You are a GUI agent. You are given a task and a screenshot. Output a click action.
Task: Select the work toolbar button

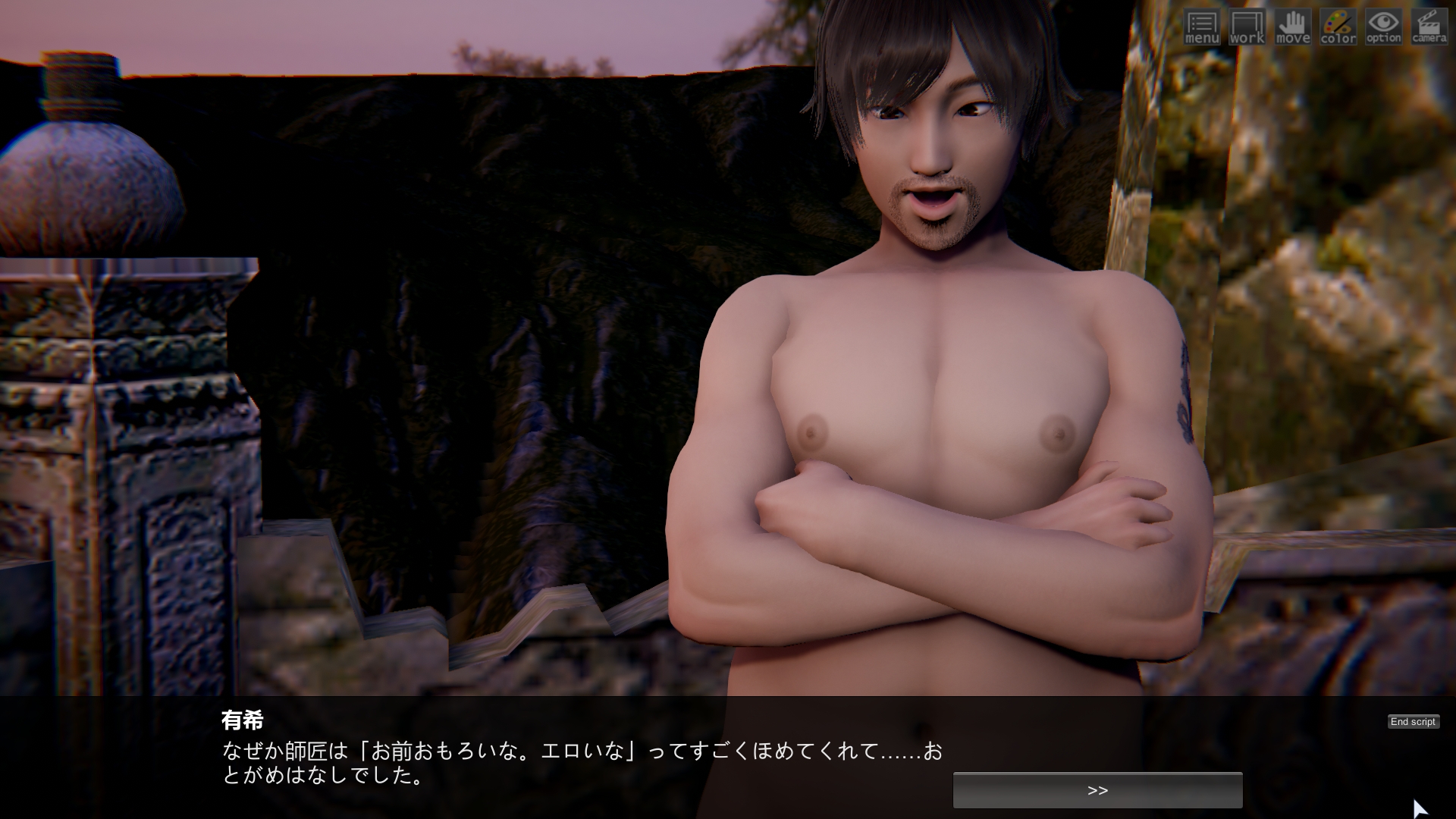1247,27
